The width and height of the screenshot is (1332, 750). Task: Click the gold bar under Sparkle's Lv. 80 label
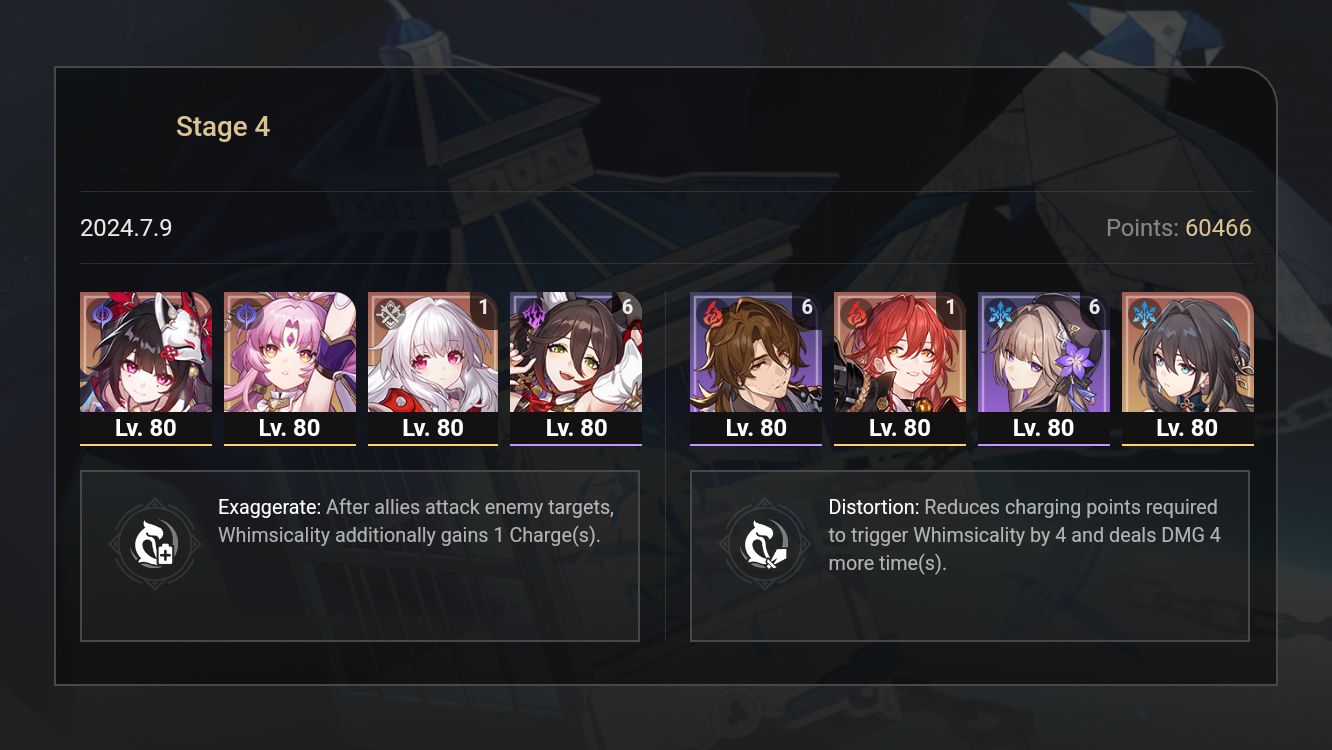[x=146, y=444]
